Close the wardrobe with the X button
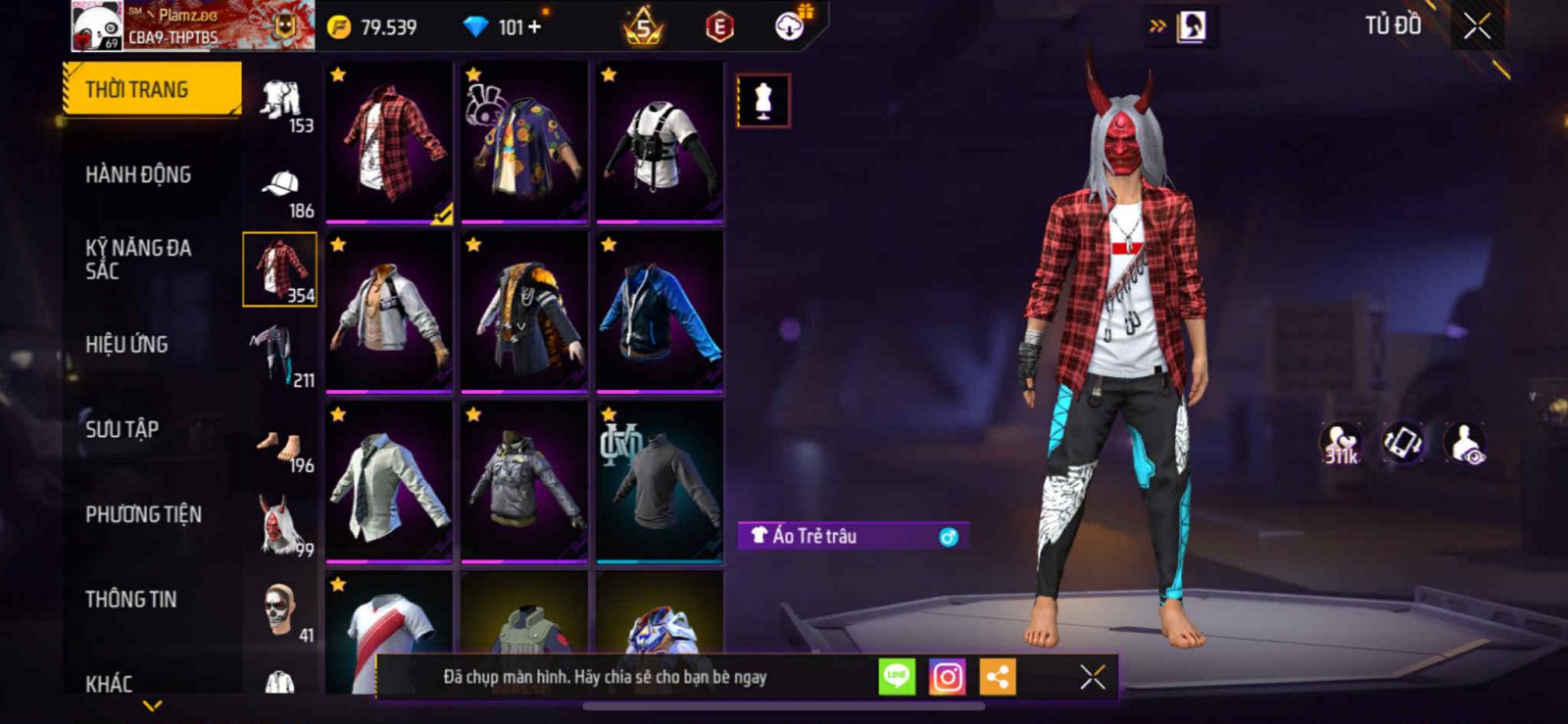This screenshot has width=1568, height=724. click(1477, 26)
